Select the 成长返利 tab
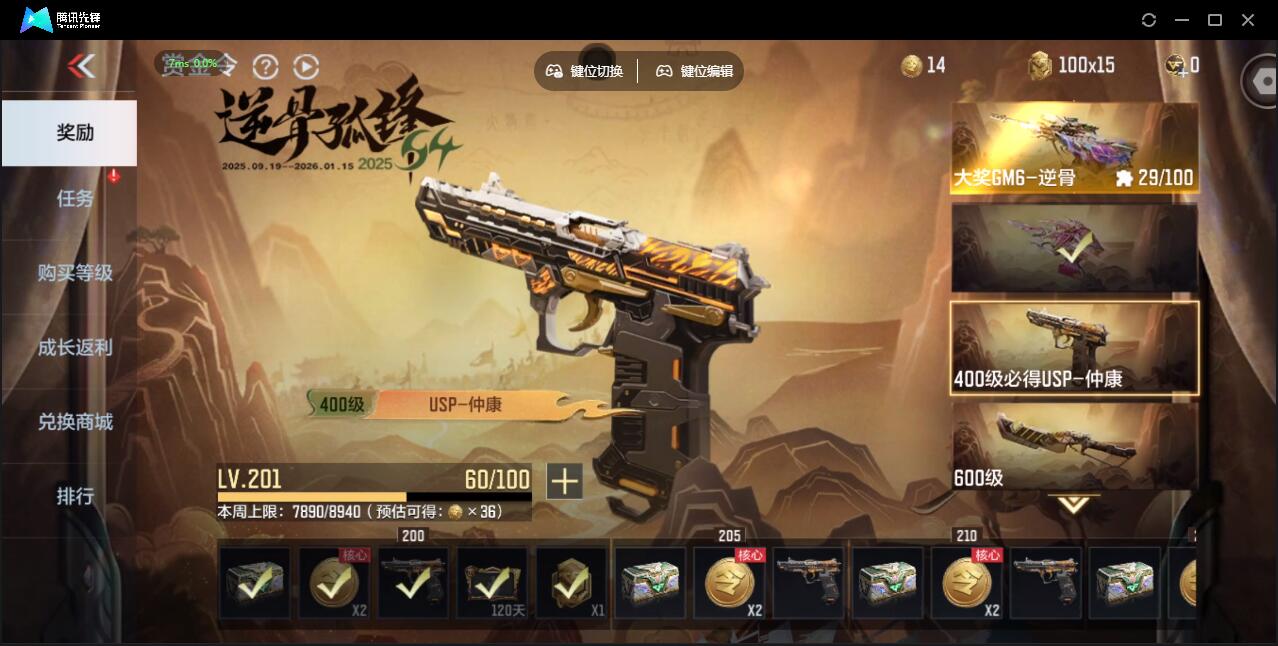The image size is (1278, 646). (75, 347)
